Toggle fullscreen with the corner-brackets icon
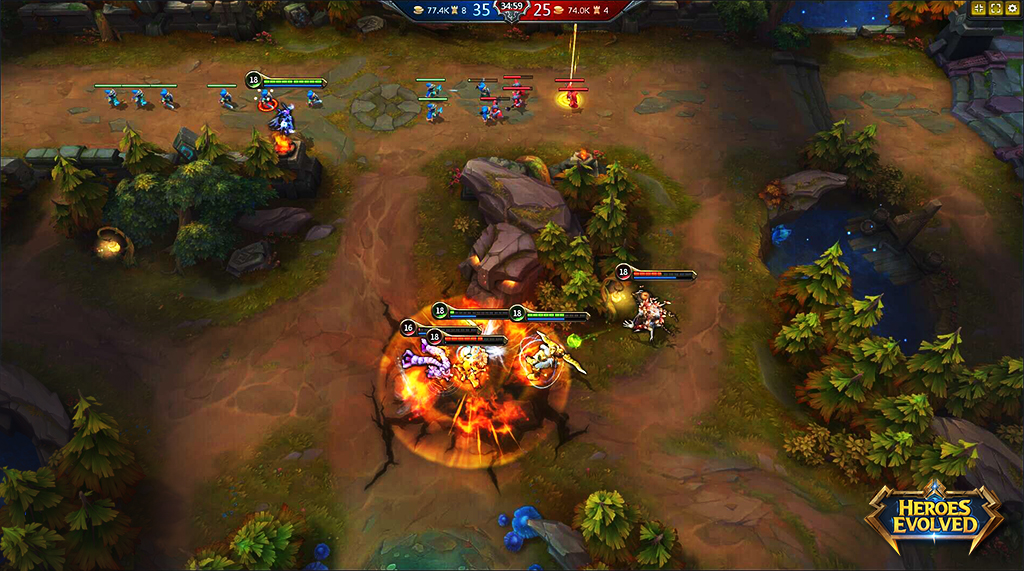 996,9
